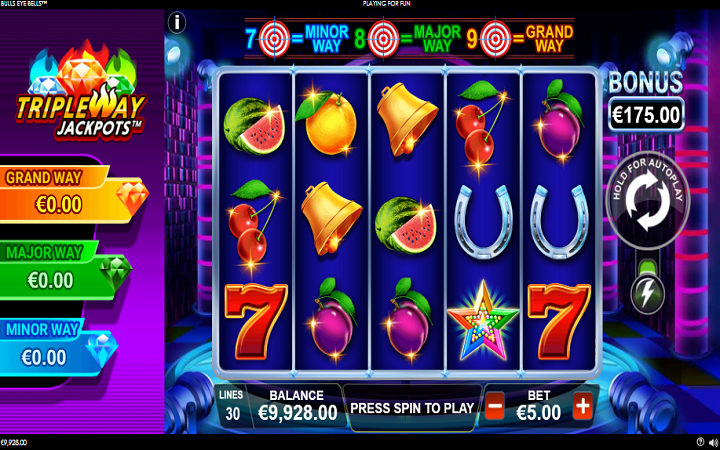720x450 pixels.
Task: Open the help question mark icon
Action: [700, 441]
